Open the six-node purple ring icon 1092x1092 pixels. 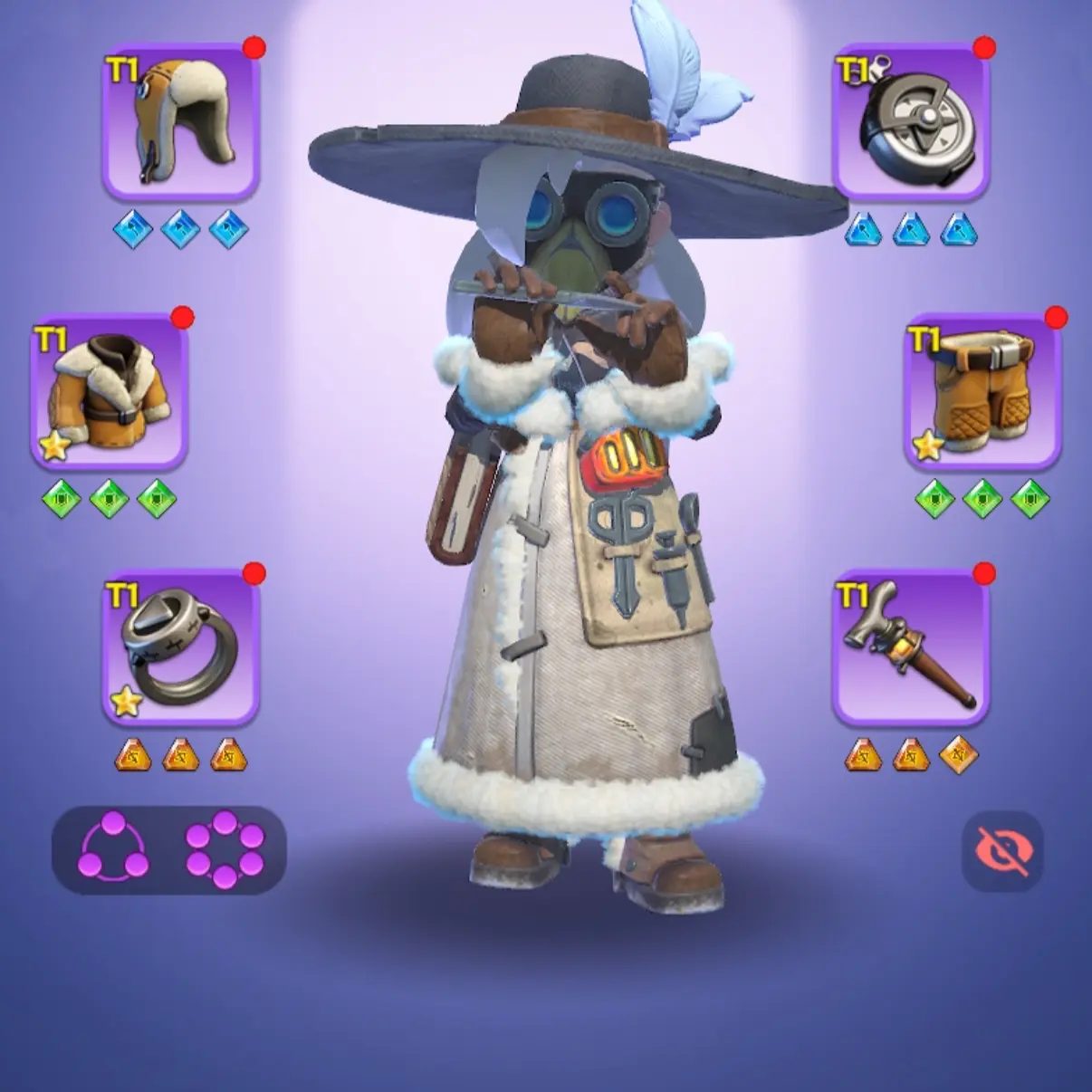225,849
